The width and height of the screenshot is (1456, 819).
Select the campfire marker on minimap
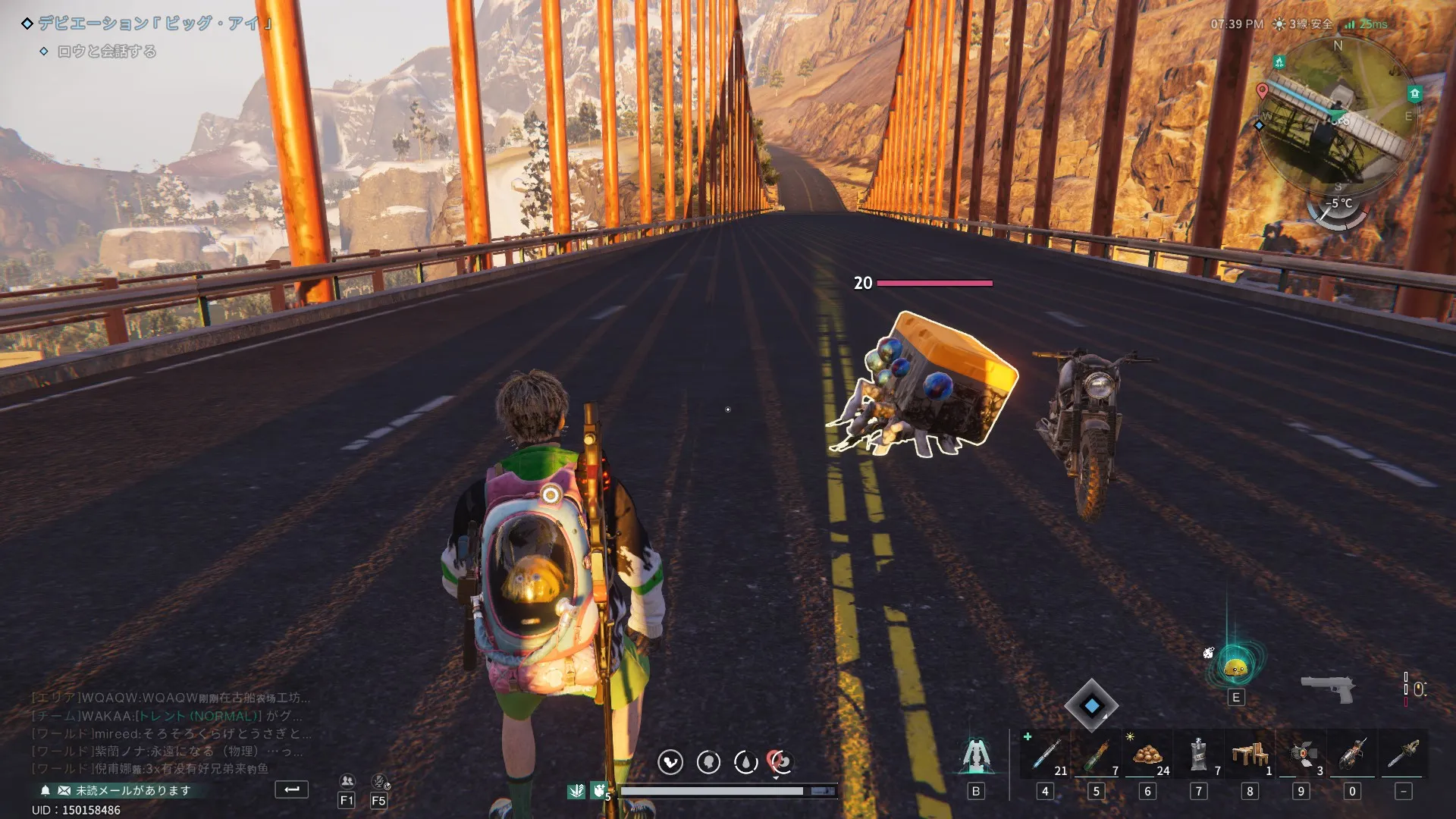tap(1279, 62)
